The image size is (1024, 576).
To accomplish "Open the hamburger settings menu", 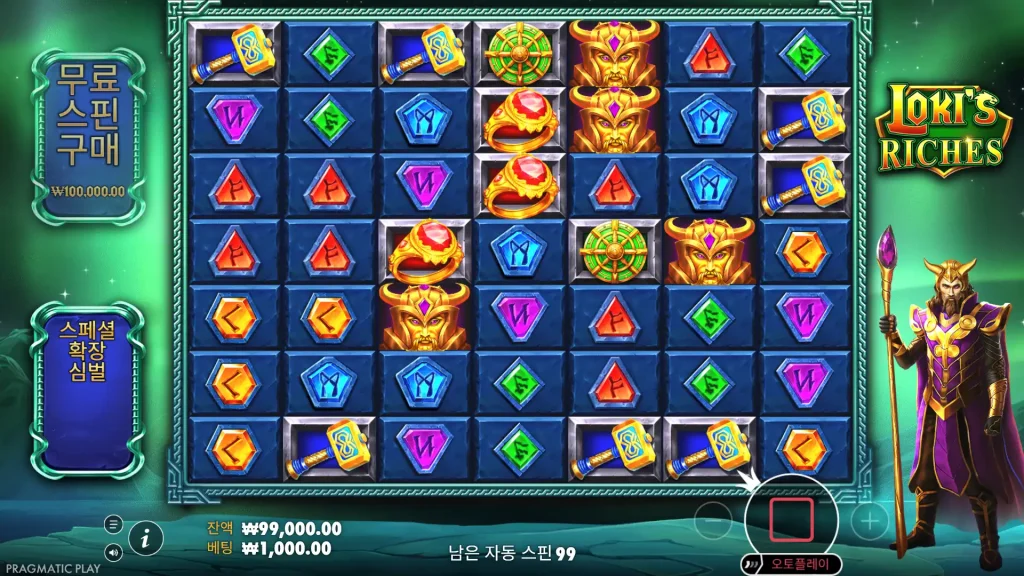I will point(113,524).
